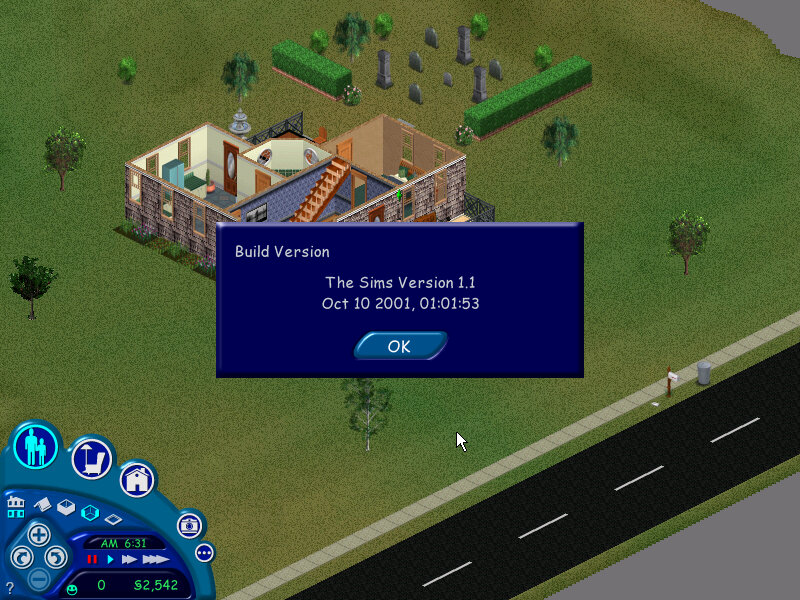This screenshot has width=800, height=600.
Task: Select the walls-up view
Action: pos(65,507)
